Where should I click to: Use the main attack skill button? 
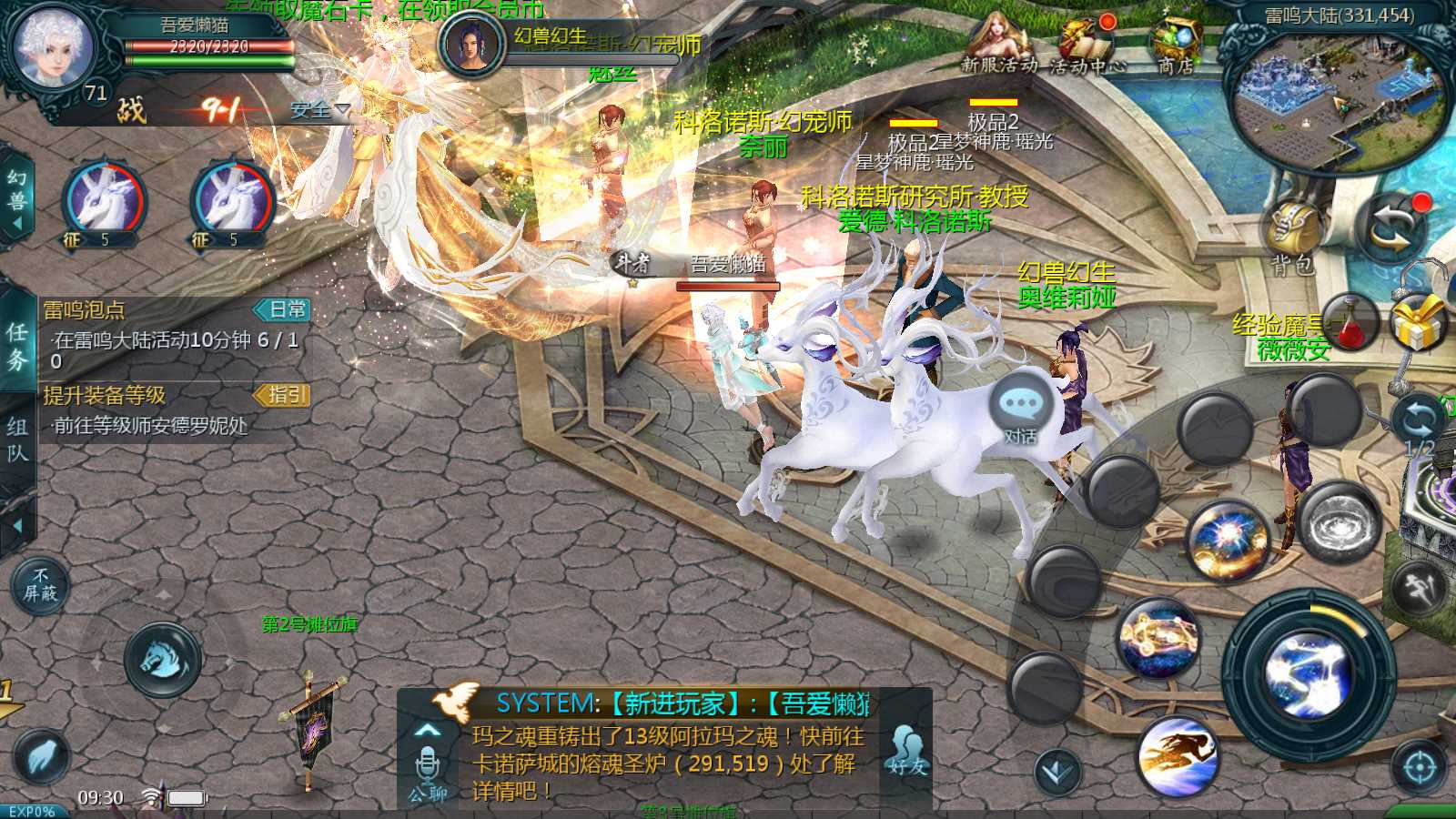pyautogui.click(x=1309, y=675)
